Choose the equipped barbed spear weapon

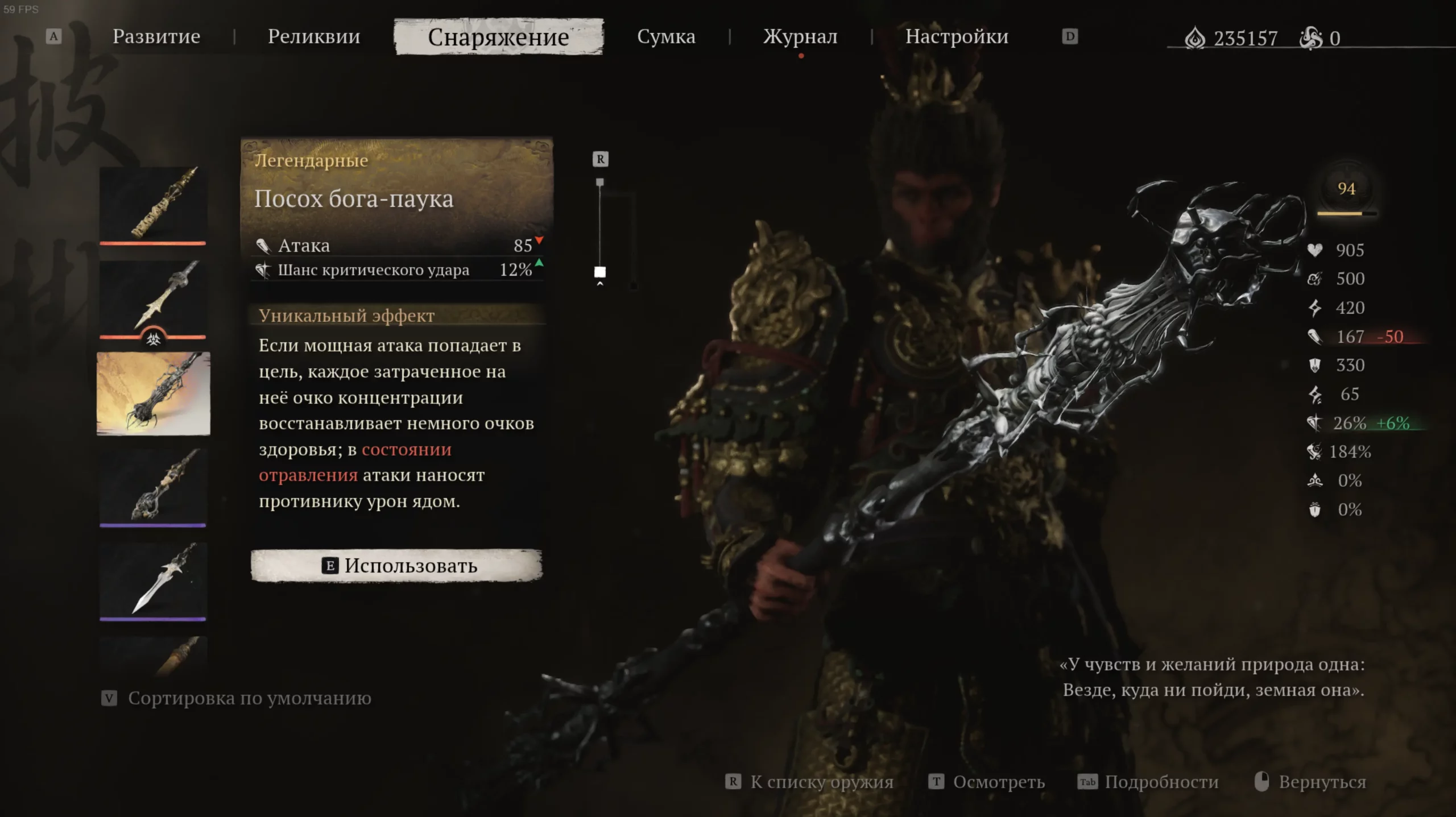(153, 297)
